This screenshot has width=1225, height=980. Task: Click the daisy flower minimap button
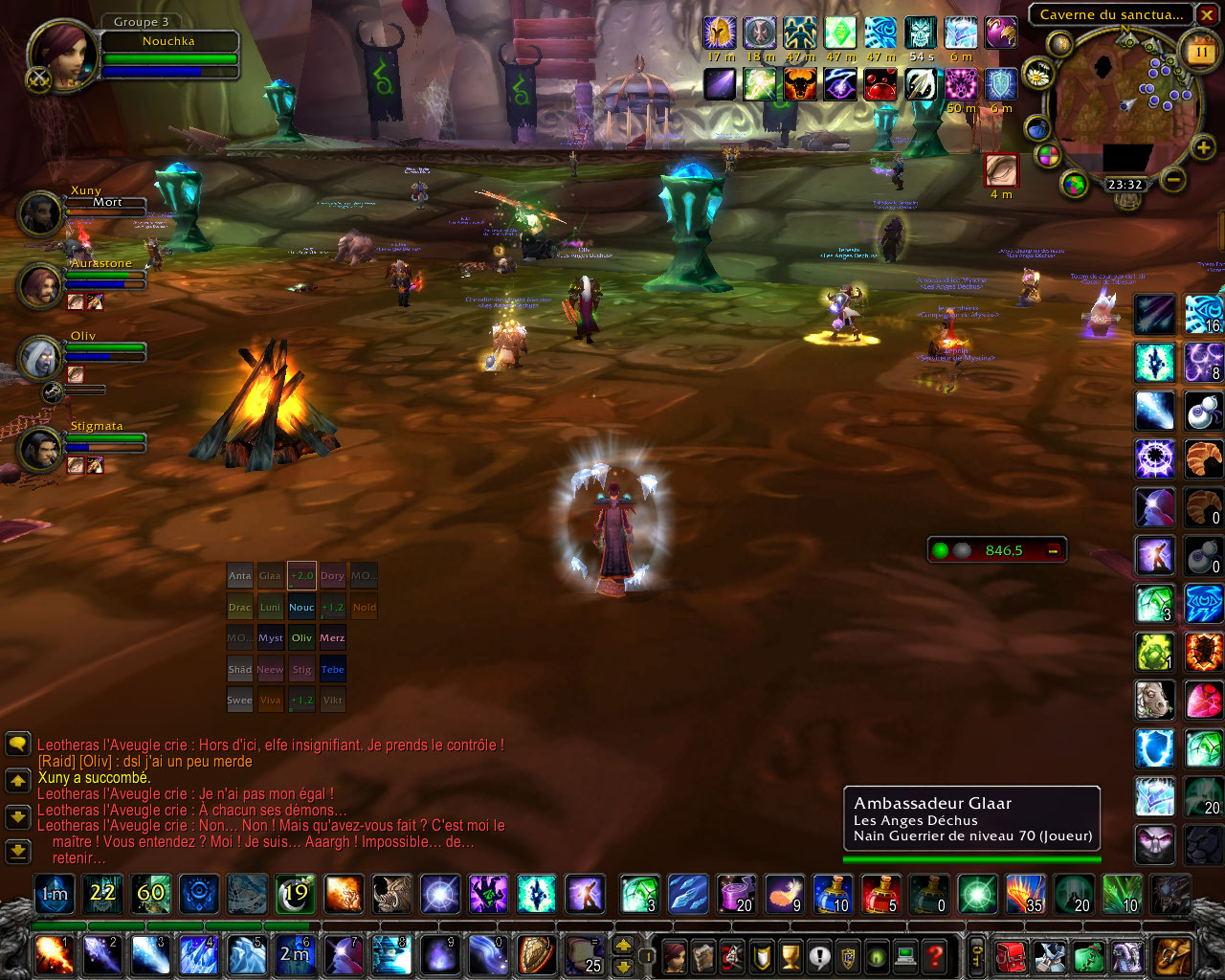(1037, 74)
